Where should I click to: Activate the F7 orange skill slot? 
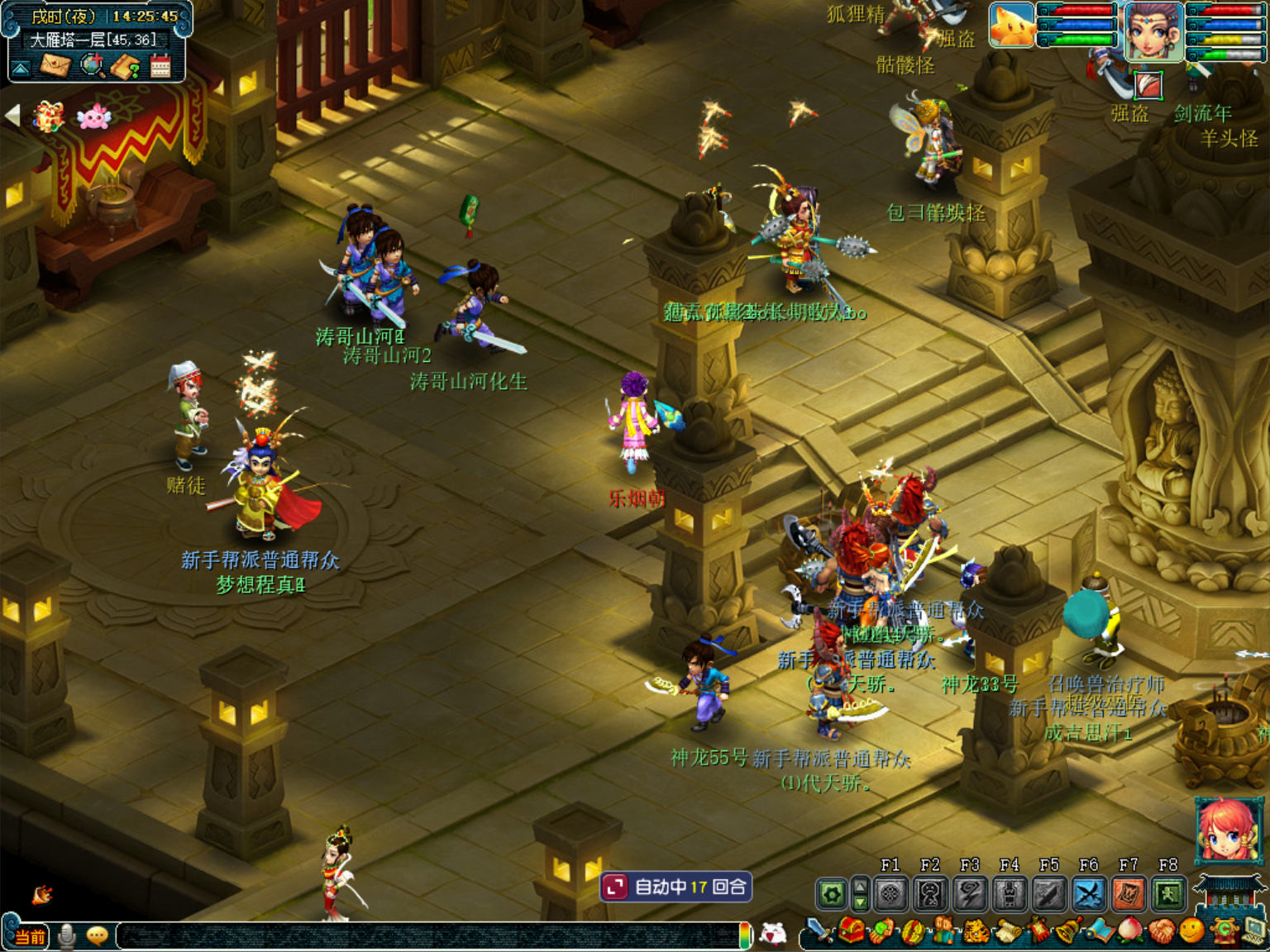click(x=1129, y=894)
